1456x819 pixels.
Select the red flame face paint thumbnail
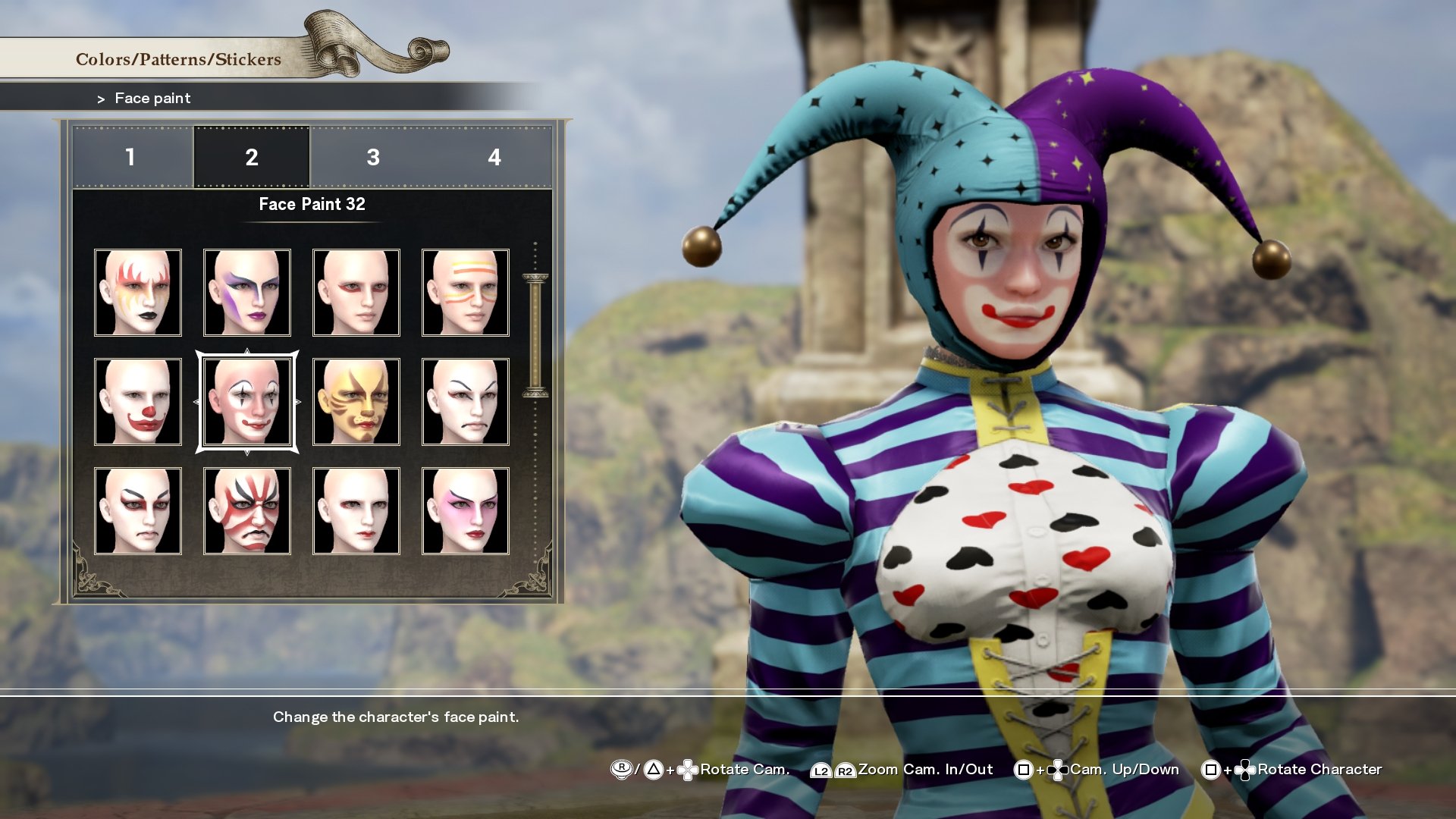138,292
